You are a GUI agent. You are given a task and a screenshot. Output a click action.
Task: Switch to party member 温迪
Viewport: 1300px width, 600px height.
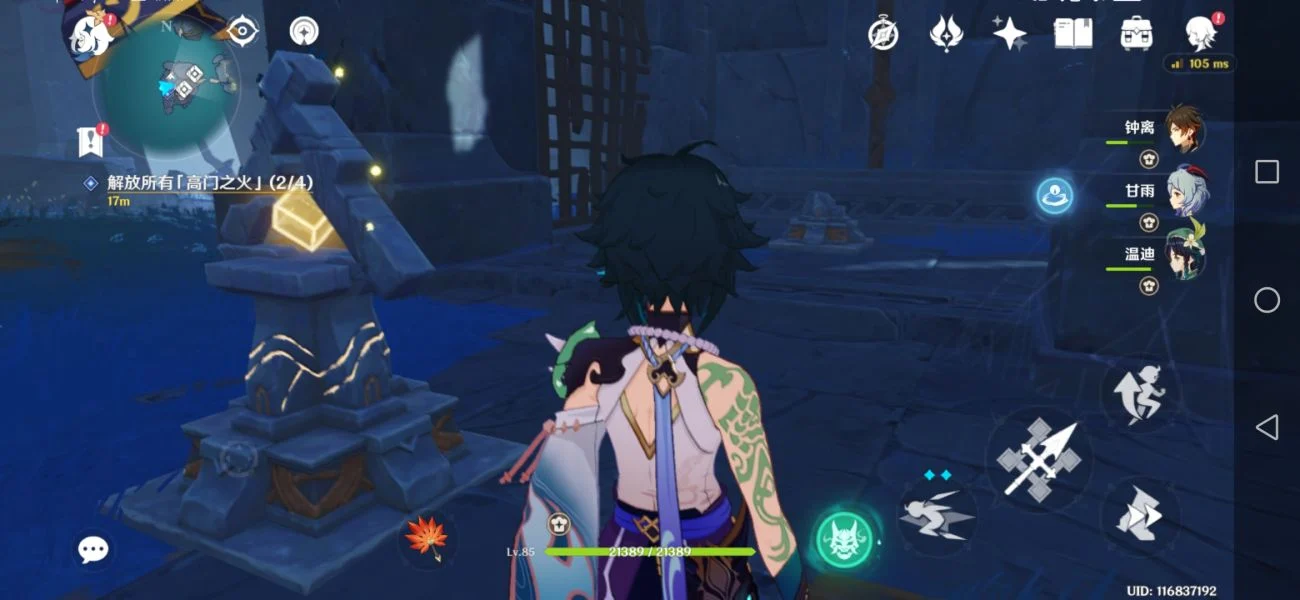pos(1184,254)
